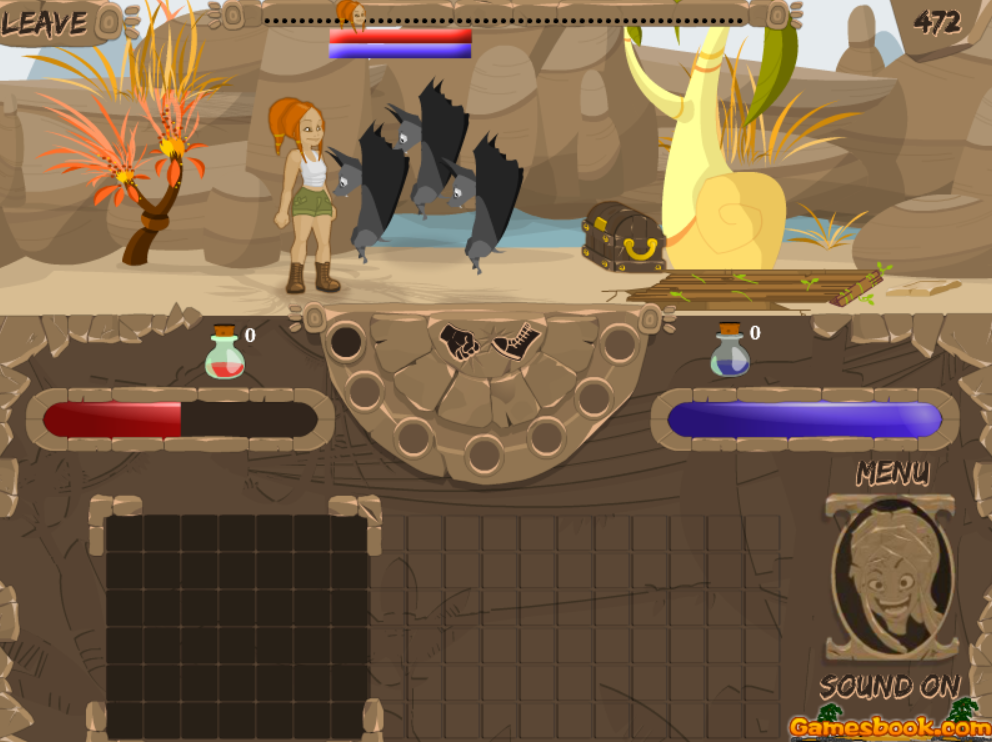Use the blue mana potion

click(x=730, y=353)
